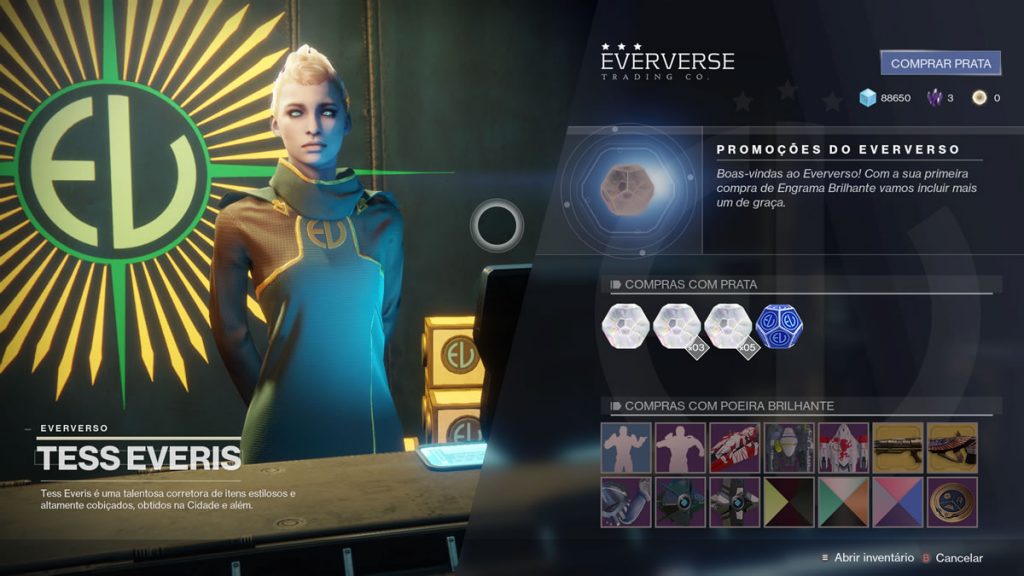1024x576 pixels.
Task: Choose the gold-rimmed blue emblem item
Action: click(x=952, y=501)
